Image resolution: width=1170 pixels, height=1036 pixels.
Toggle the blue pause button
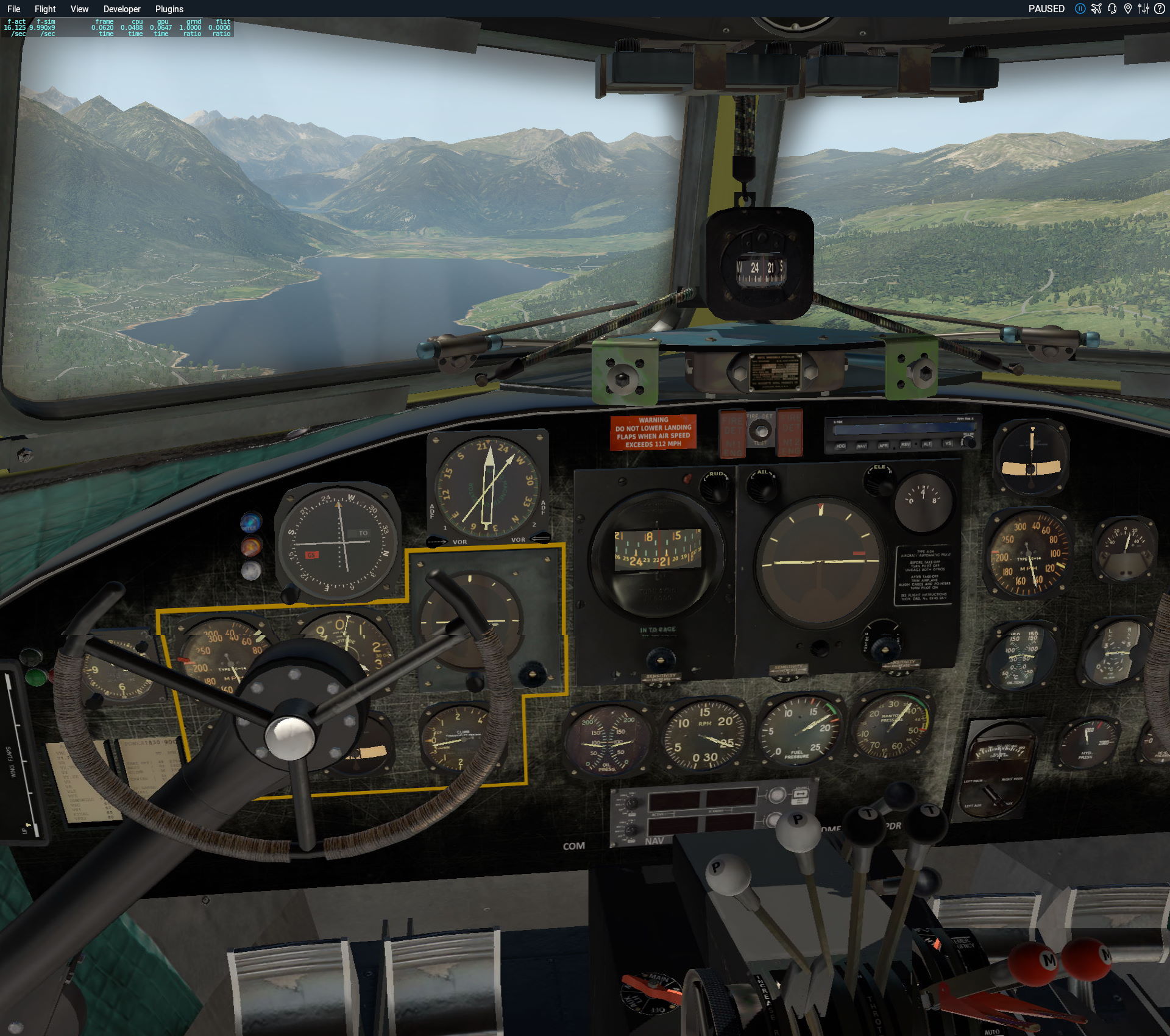point(1080,9)
